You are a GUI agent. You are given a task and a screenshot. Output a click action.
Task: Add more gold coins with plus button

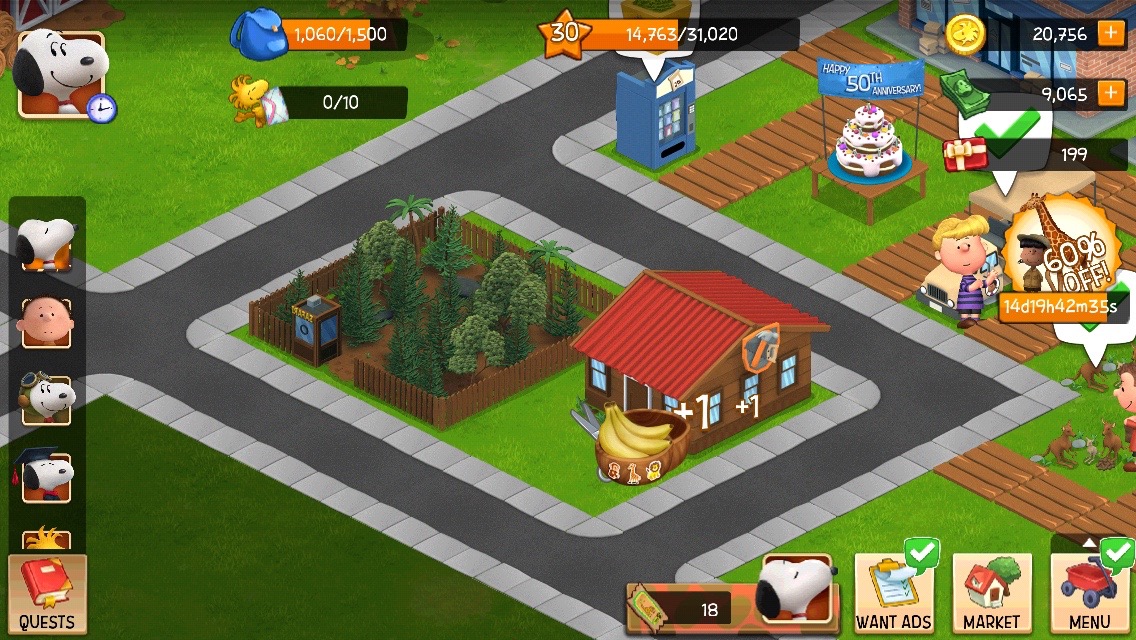(1111, 33)
